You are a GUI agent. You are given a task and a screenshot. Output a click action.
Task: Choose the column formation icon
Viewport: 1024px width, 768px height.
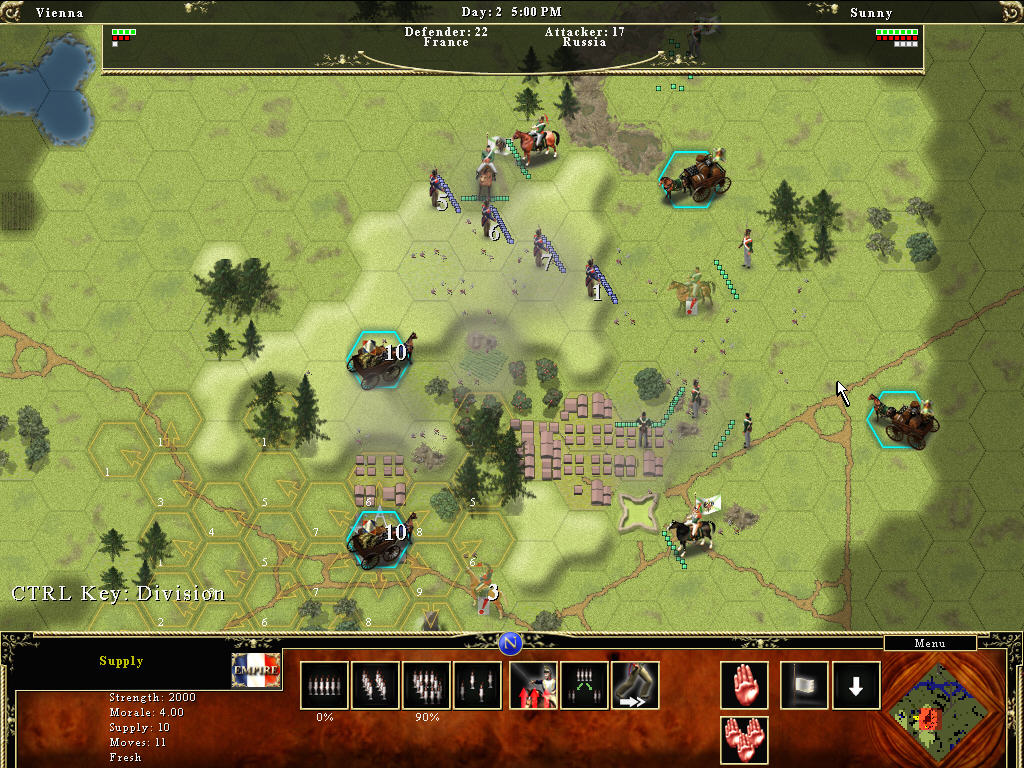375,685
